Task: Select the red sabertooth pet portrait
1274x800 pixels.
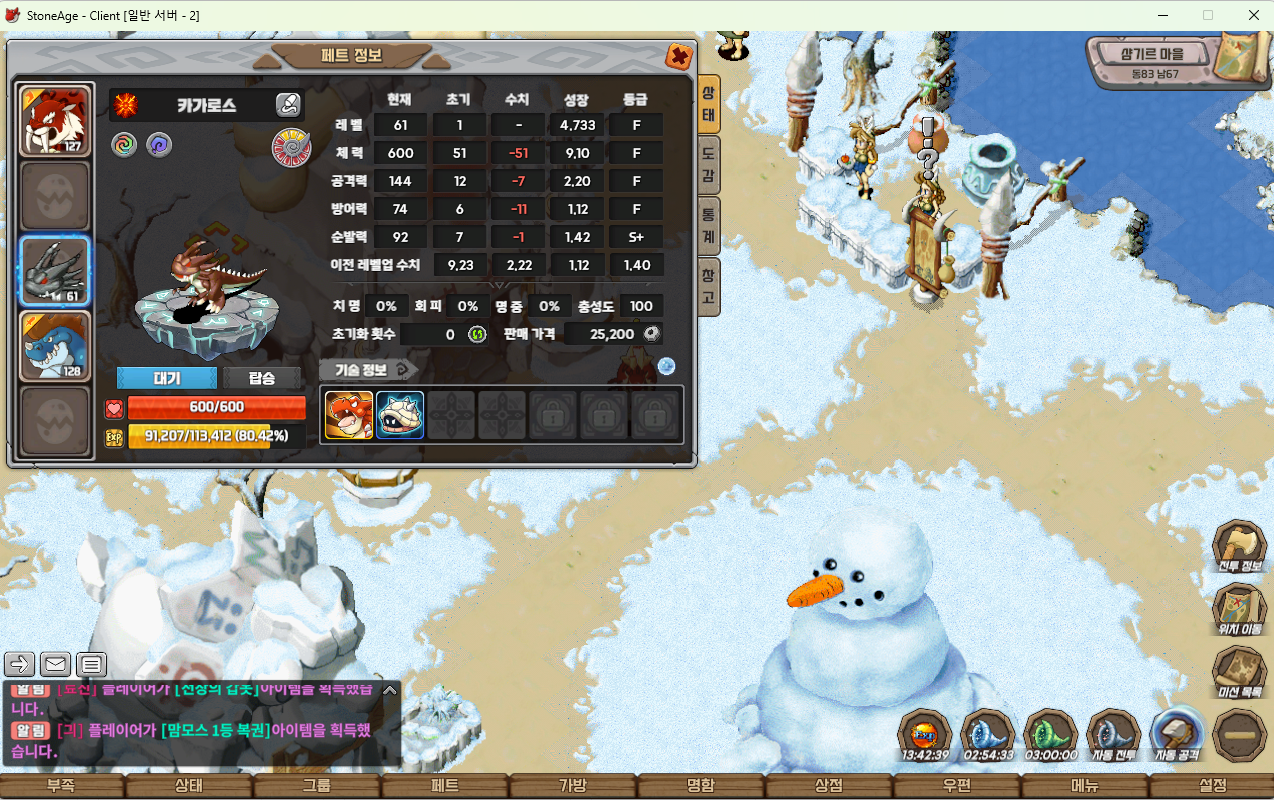Action: click(x=56, y=120)
